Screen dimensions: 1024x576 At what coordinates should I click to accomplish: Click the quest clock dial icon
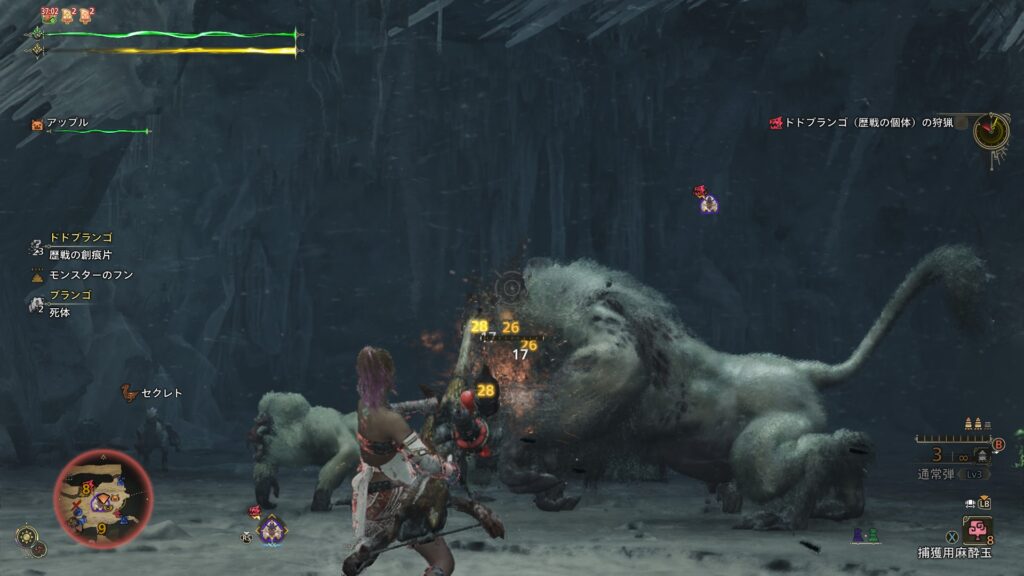click(x=990, y=131)
